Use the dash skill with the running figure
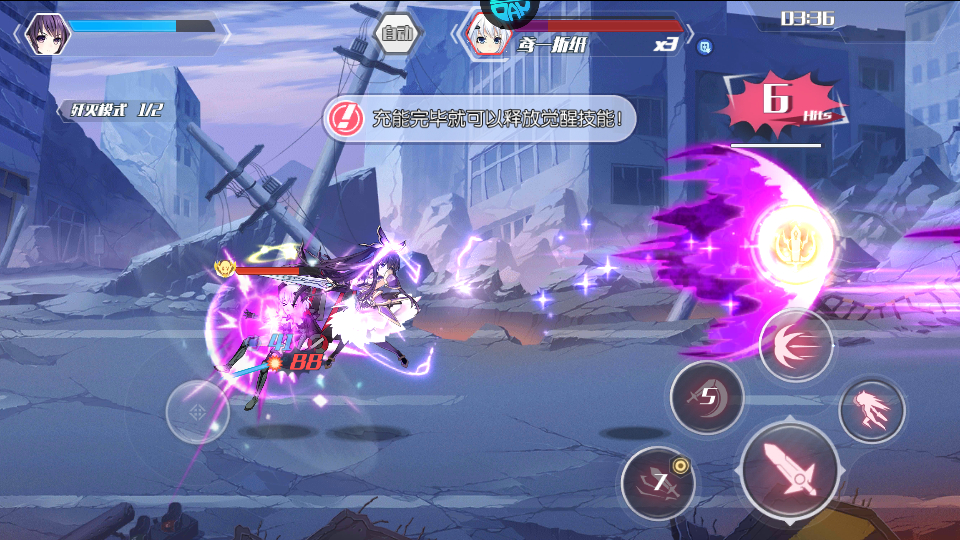The image size is (960, 540). (872, 410)
